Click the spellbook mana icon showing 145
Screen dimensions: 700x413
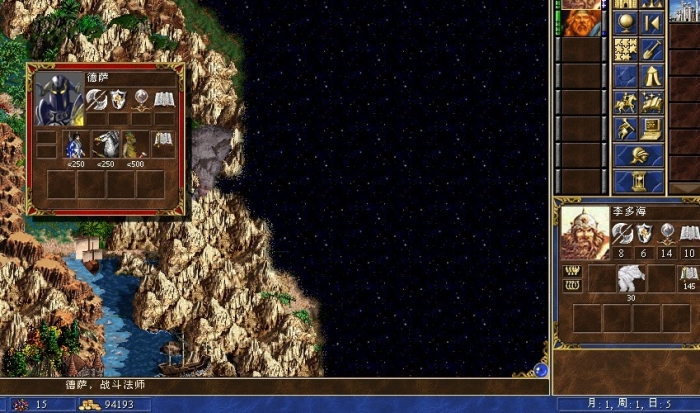pos(689,275)
